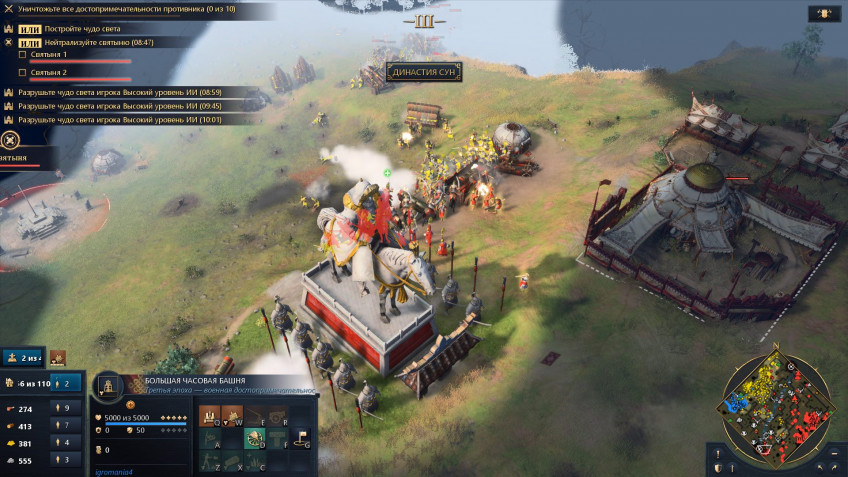The width and height of the screenshot is (848, 477).
Task: Set rally point with flag icon G
Action: pos(300,437)
